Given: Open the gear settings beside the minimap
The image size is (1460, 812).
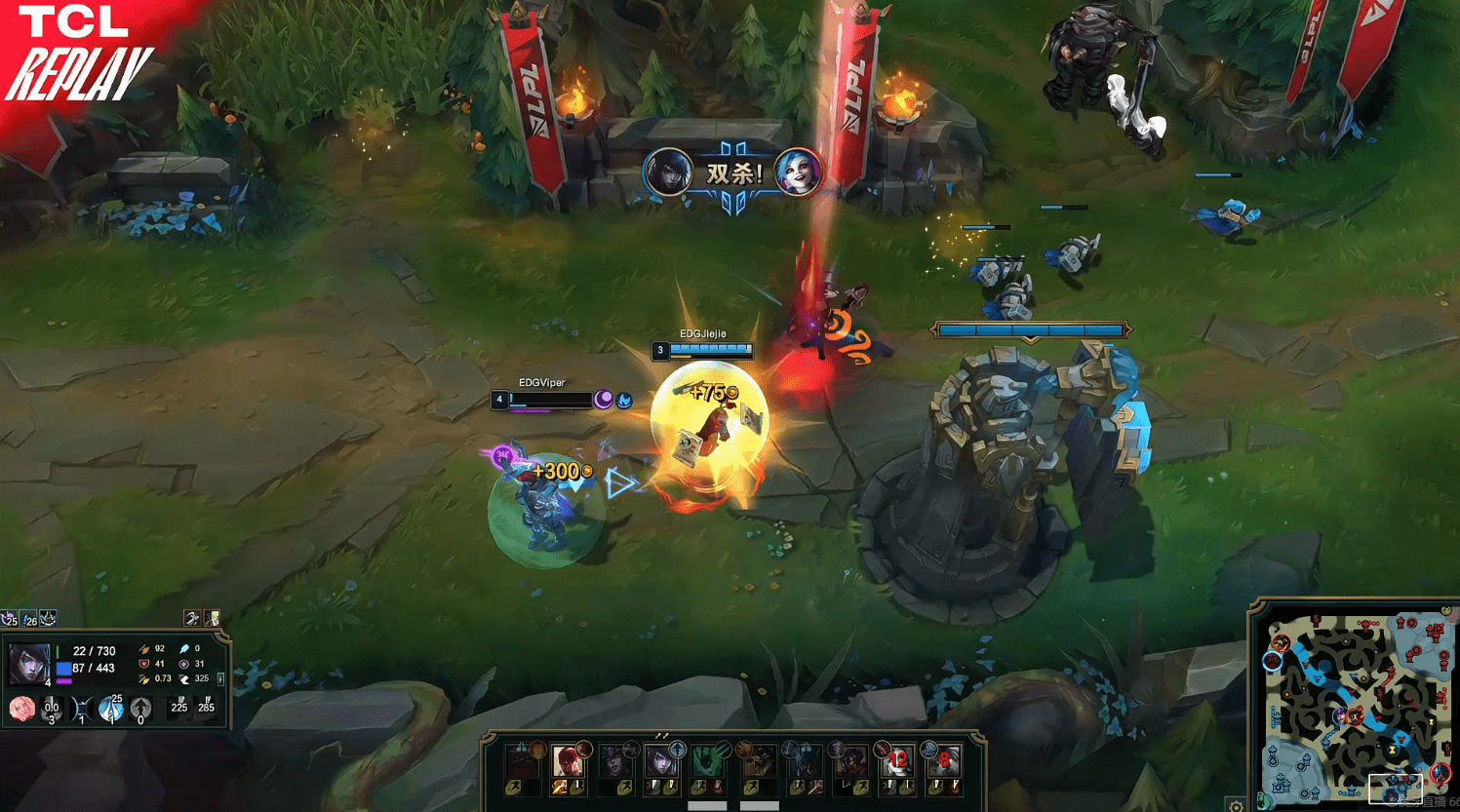Looking at the screenshot, I should [x=1236, y=805].
